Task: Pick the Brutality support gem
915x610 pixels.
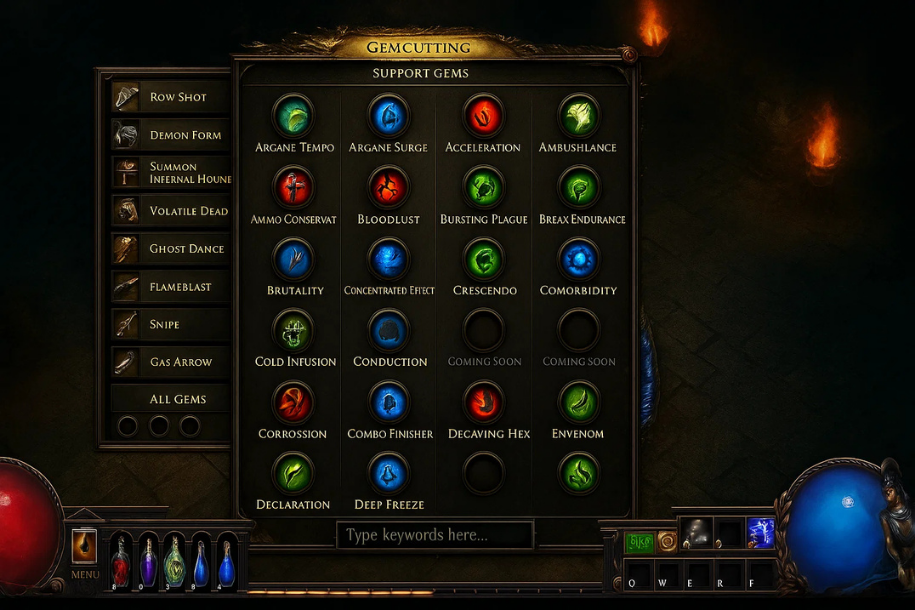Action: point(294,259)
